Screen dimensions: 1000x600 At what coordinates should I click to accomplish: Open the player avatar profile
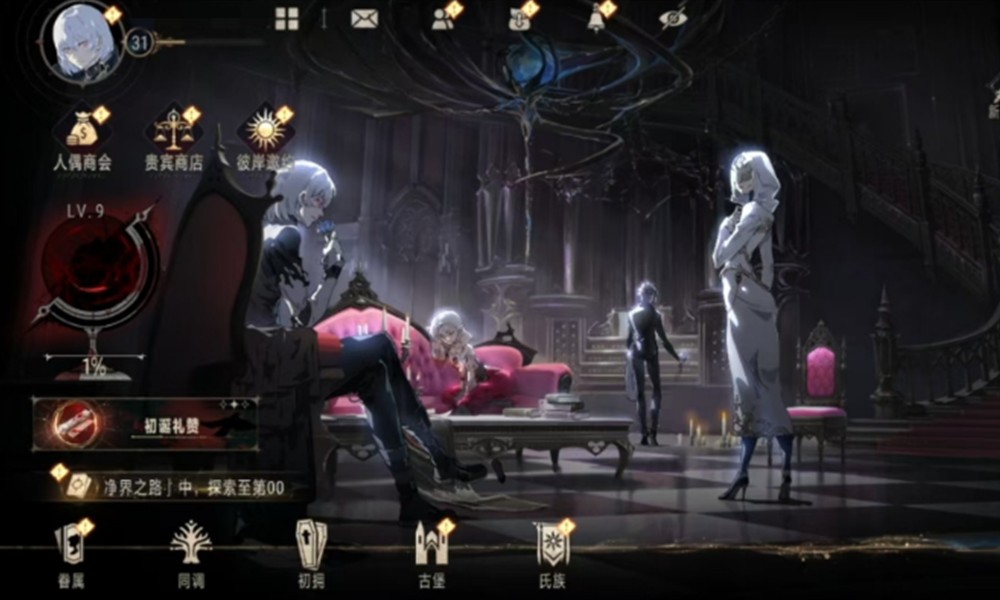[x=81, y=41]
